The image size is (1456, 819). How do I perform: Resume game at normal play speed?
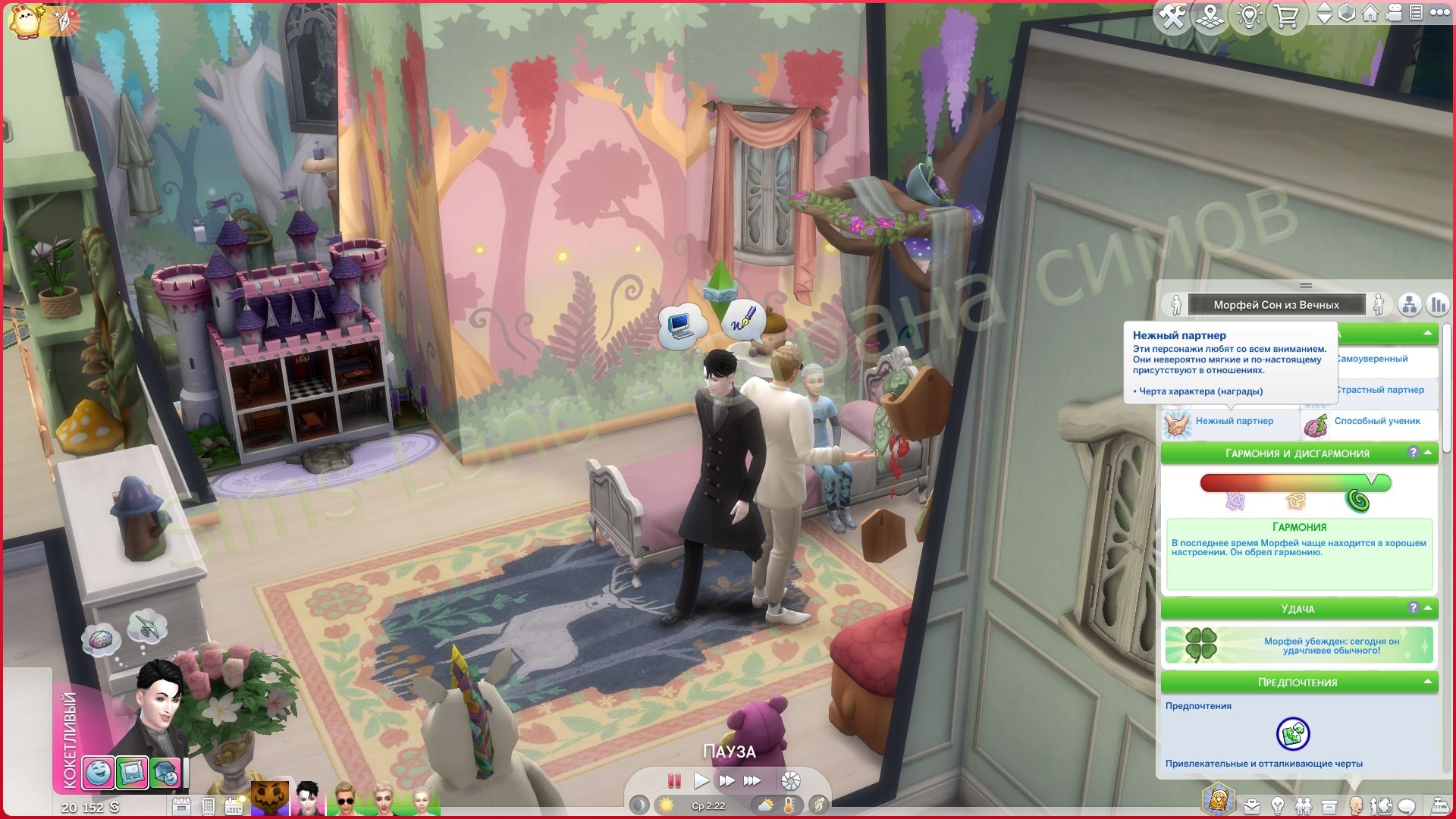701,780
